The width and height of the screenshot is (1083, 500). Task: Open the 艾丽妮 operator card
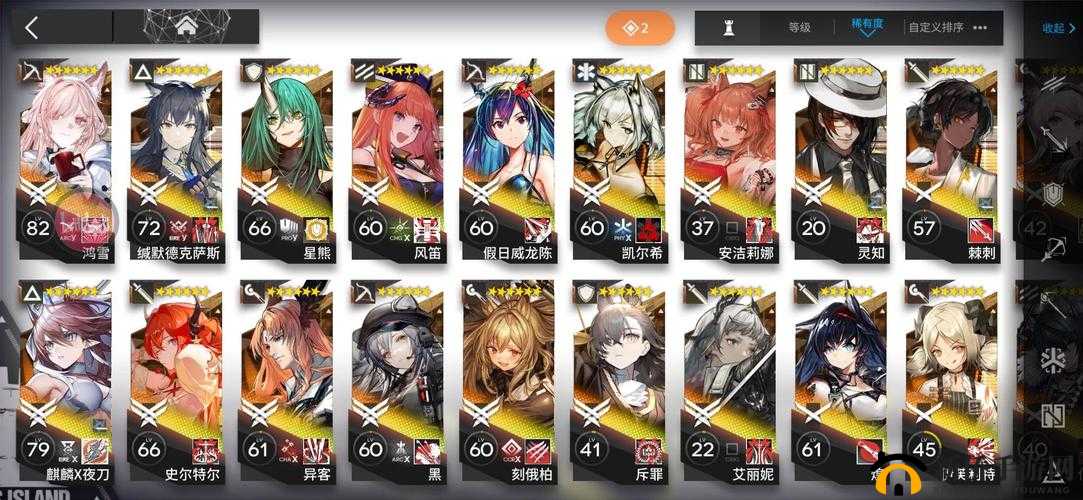729,380
